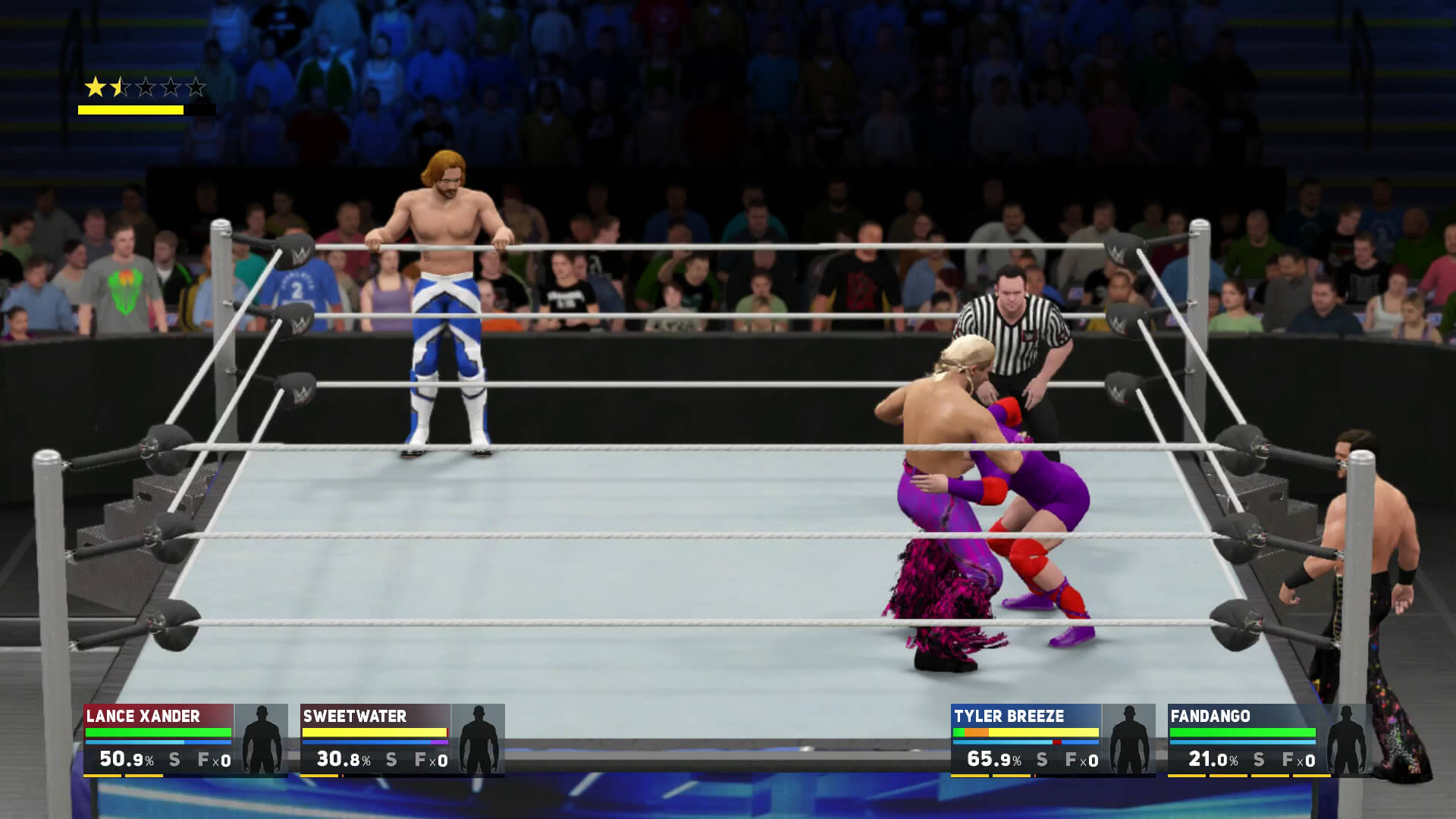Click Tyler Breeze's body damage silhouette

[1128, 739]
